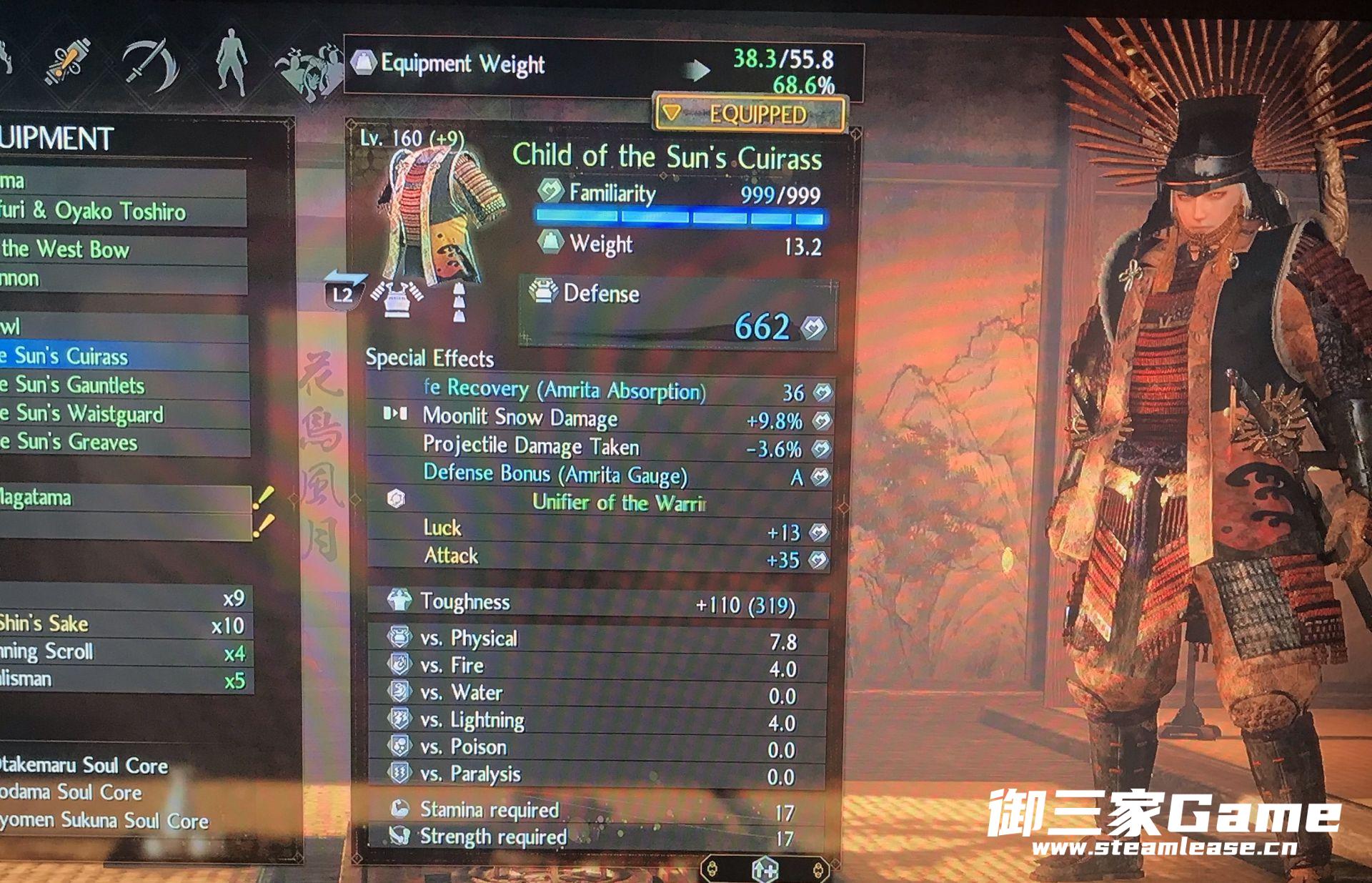Switch to the yokai figures tab
This screenshot has height=883, width=1372.
click(x=309, y=68)
